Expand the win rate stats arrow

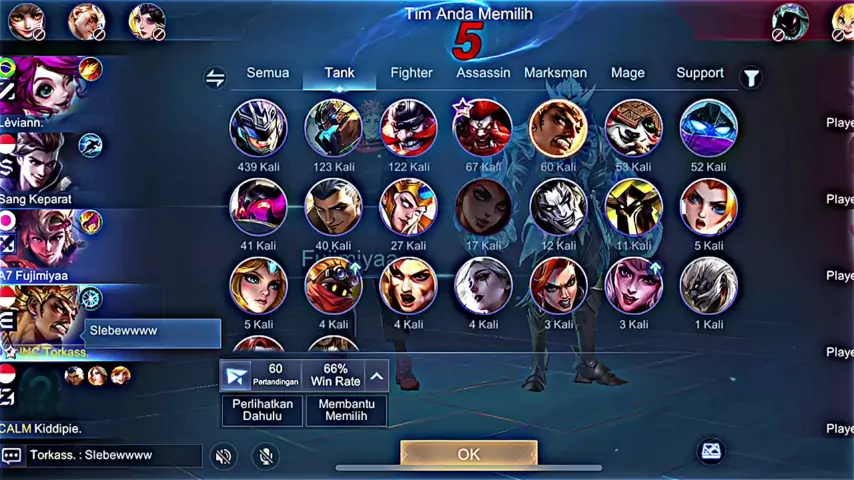(x=376, y=376)
